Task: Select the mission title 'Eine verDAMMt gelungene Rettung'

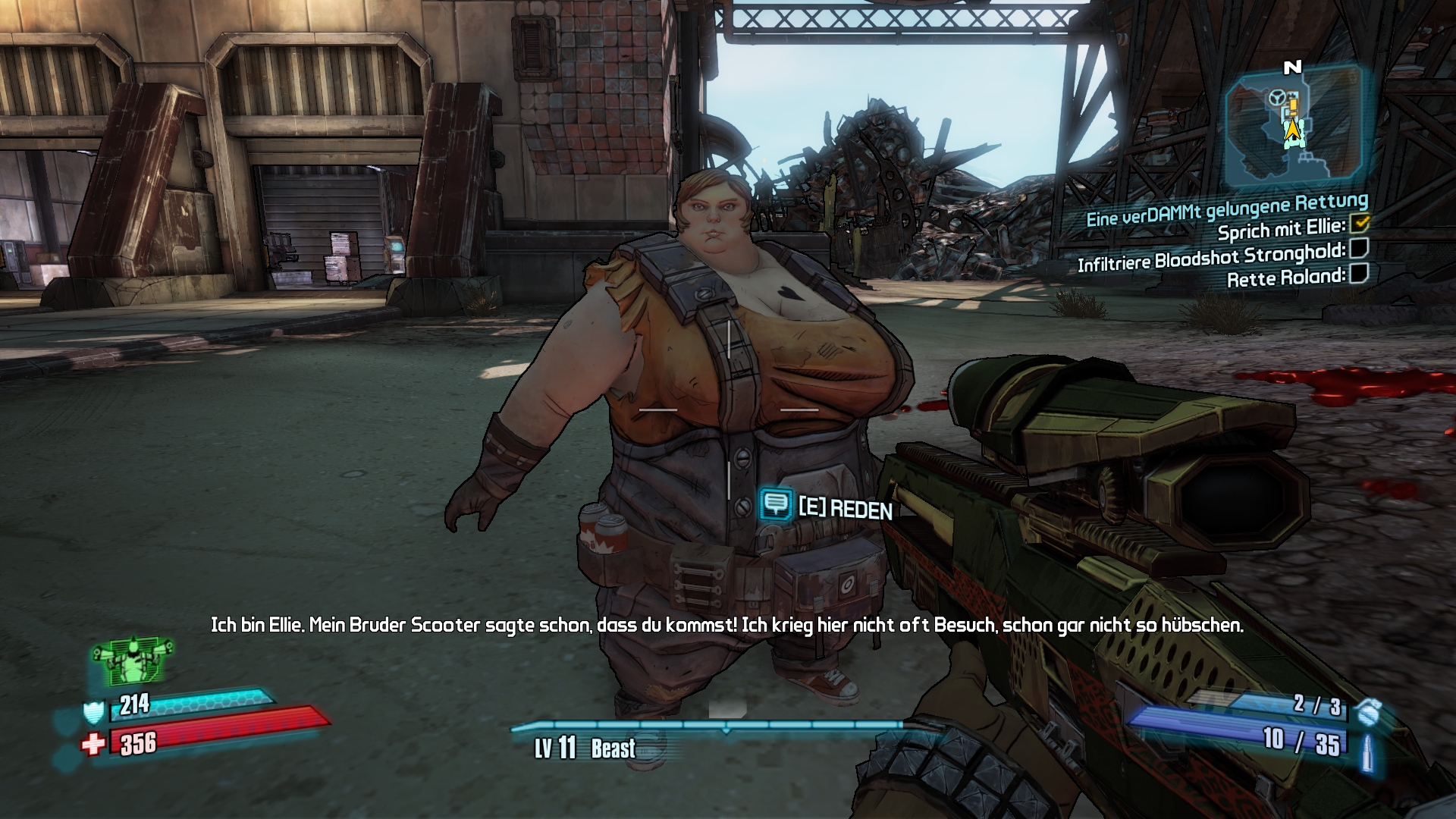Action: 1227,210
